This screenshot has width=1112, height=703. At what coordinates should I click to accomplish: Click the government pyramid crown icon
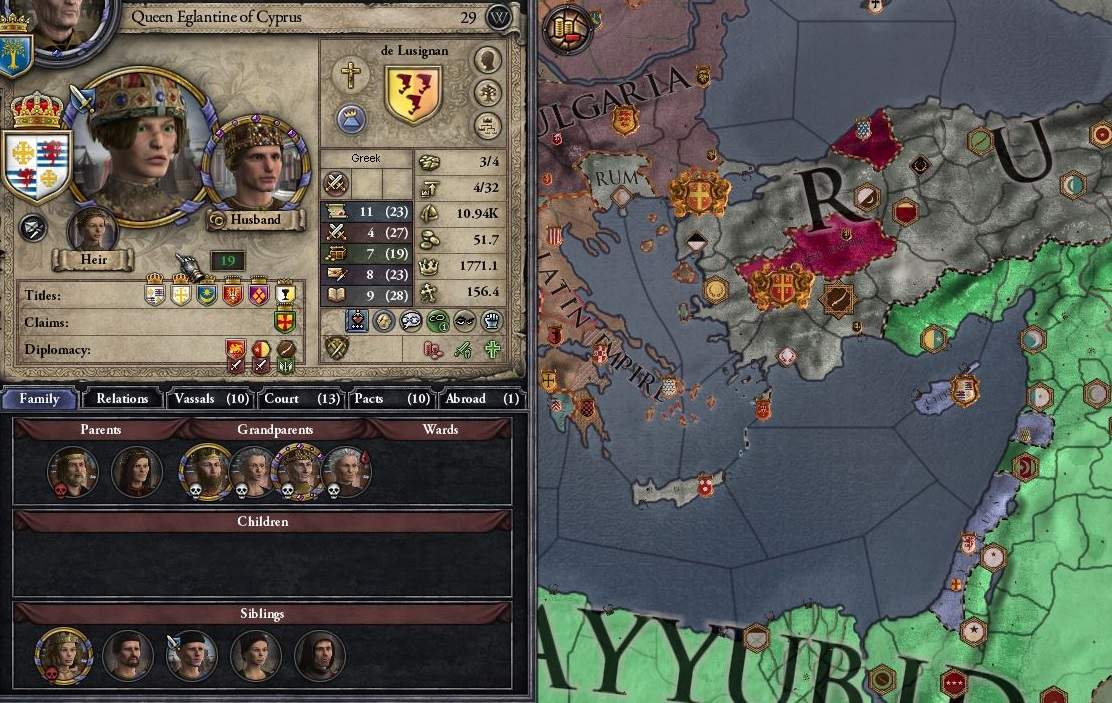pyautogui.click(x=351, y=119)
